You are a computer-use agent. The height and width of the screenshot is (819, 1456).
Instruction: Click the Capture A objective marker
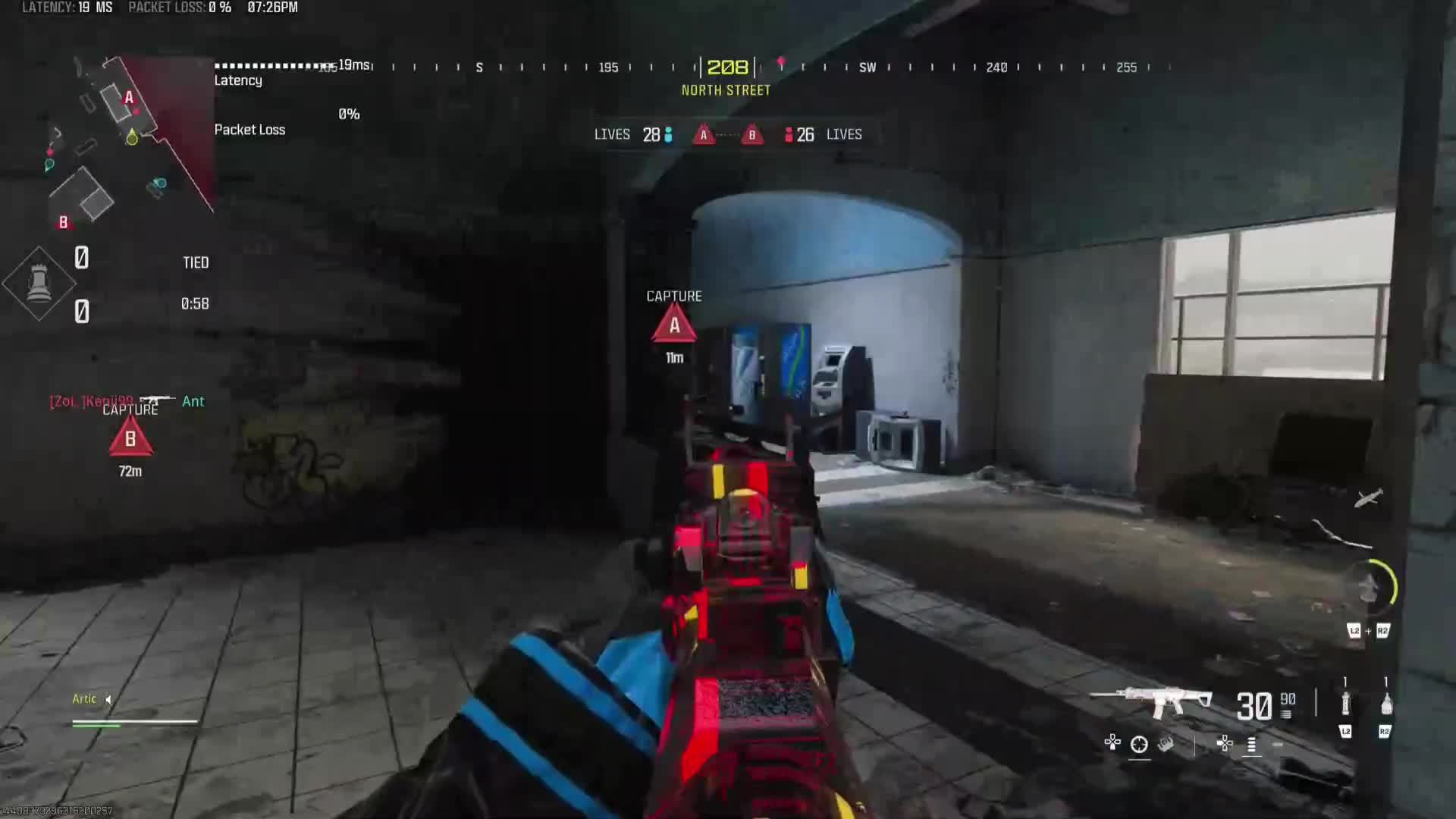tap(674, 326)
